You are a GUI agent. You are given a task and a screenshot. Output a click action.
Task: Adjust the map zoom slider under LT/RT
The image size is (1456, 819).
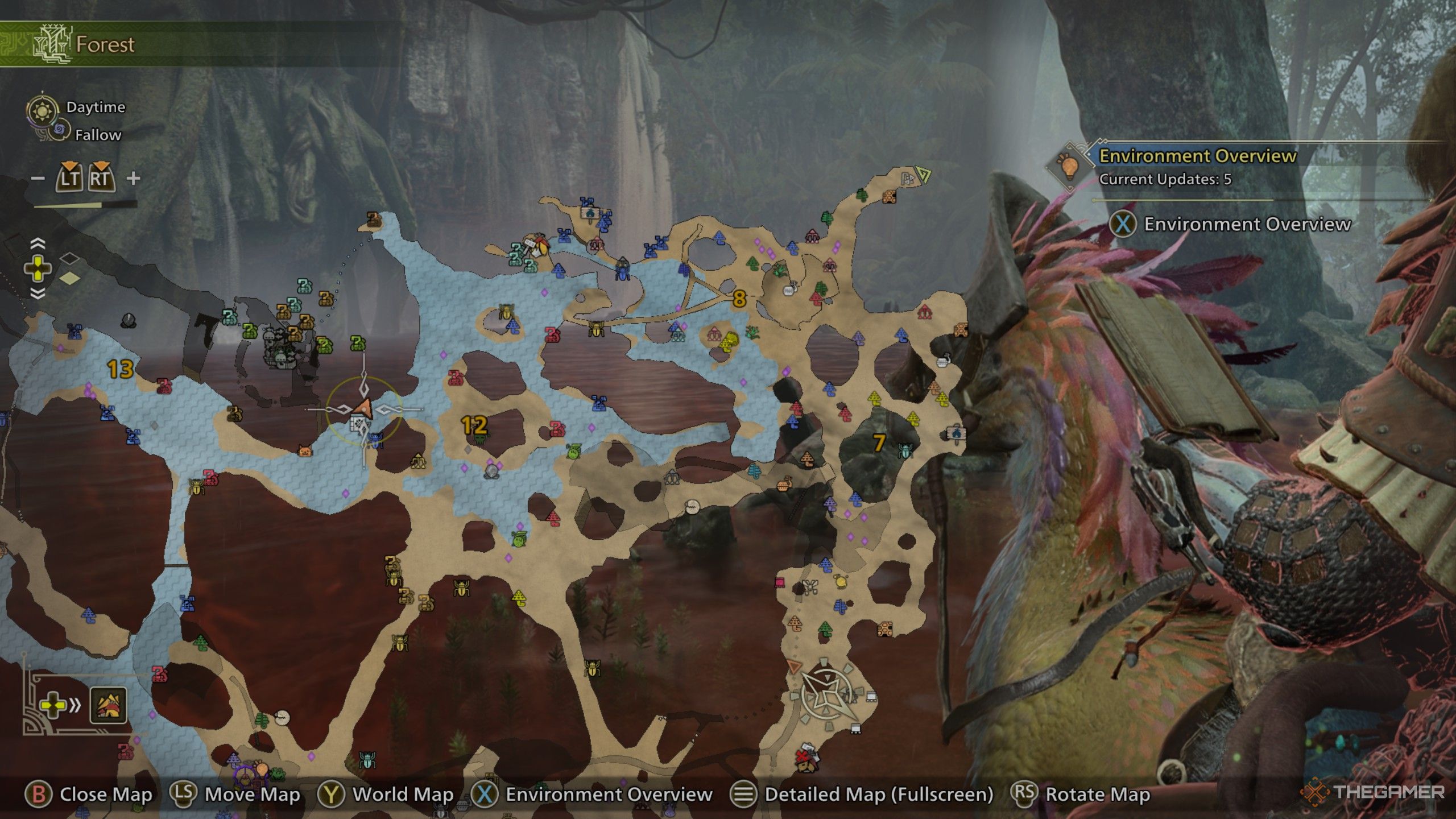88,205
